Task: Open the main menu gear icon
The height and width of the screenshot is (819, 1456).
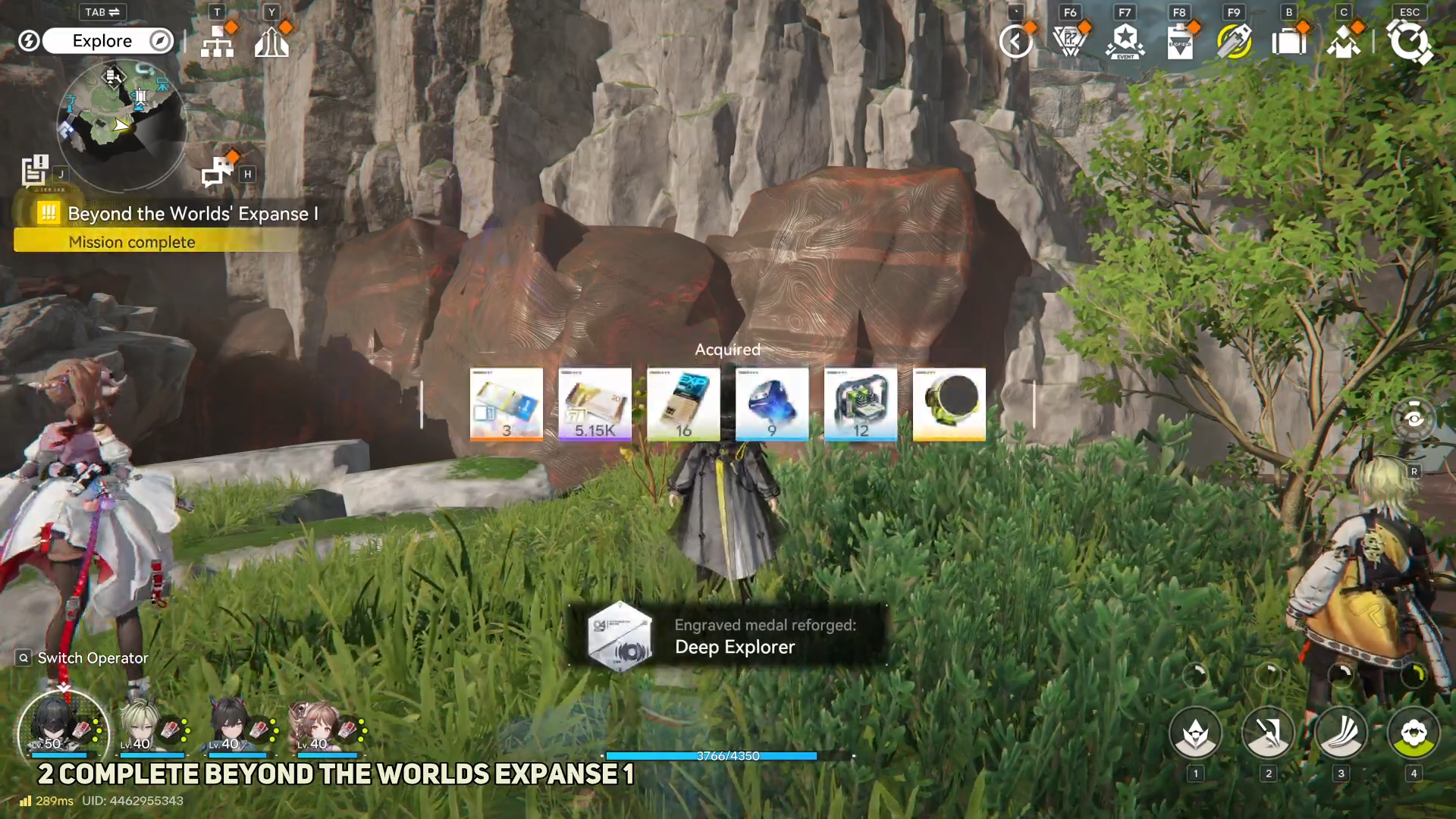Action: (1409, 42)
